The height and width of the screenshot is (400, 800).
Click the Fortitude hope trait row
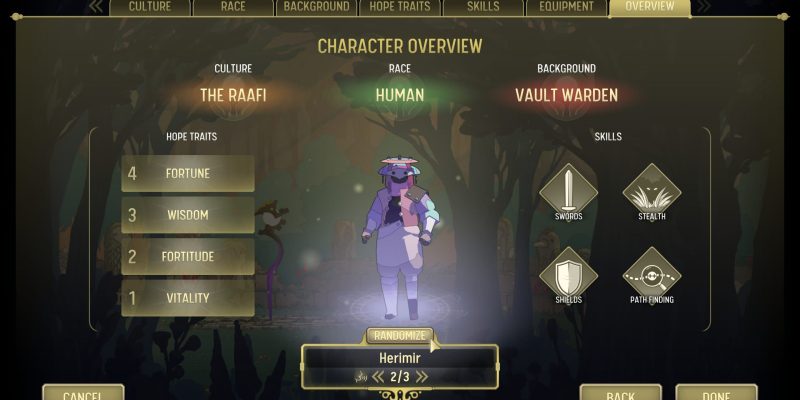[x=188, y=257]
